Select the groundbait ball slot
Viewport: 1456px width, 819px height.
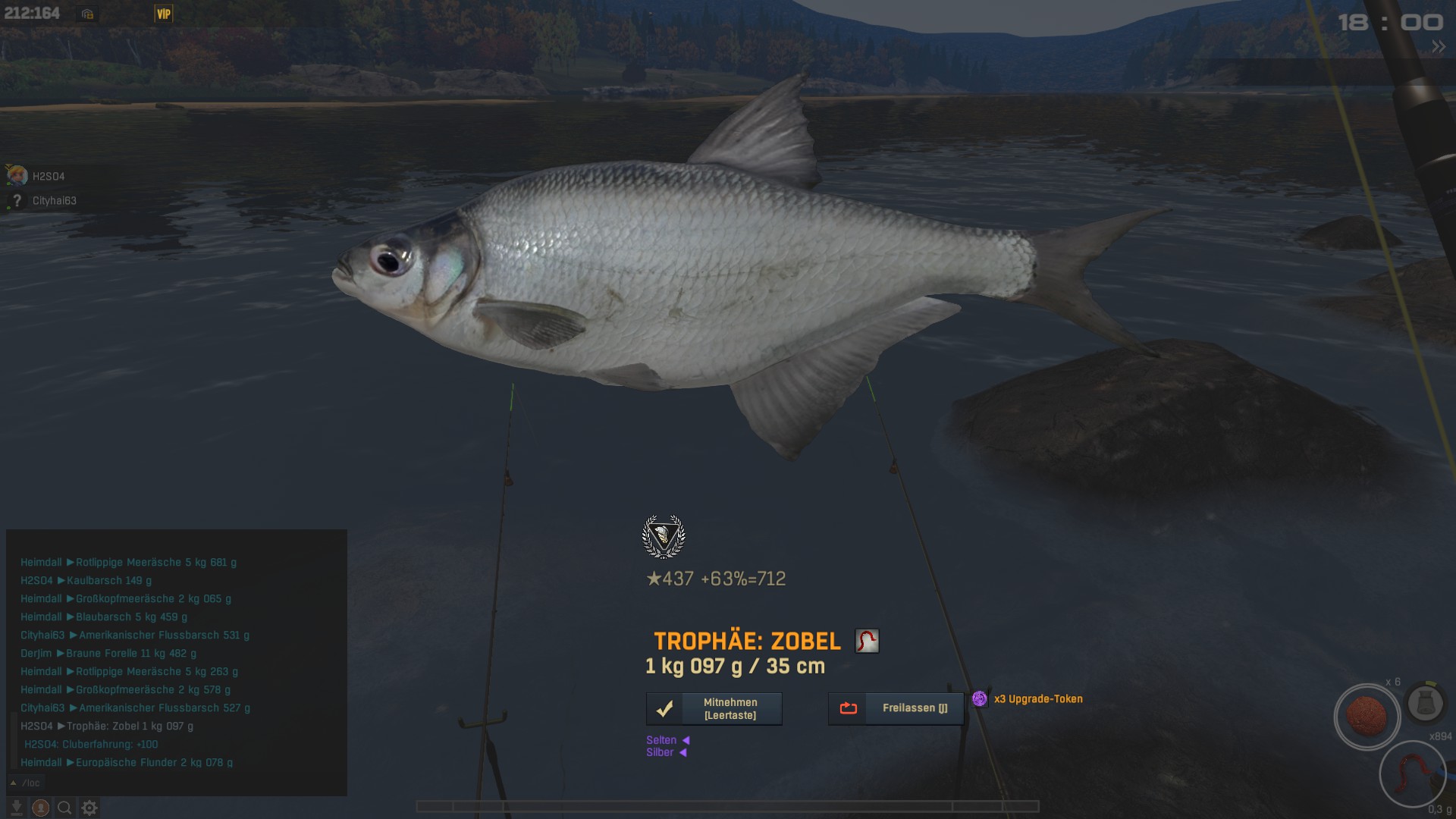click(x=1367, y=717)
